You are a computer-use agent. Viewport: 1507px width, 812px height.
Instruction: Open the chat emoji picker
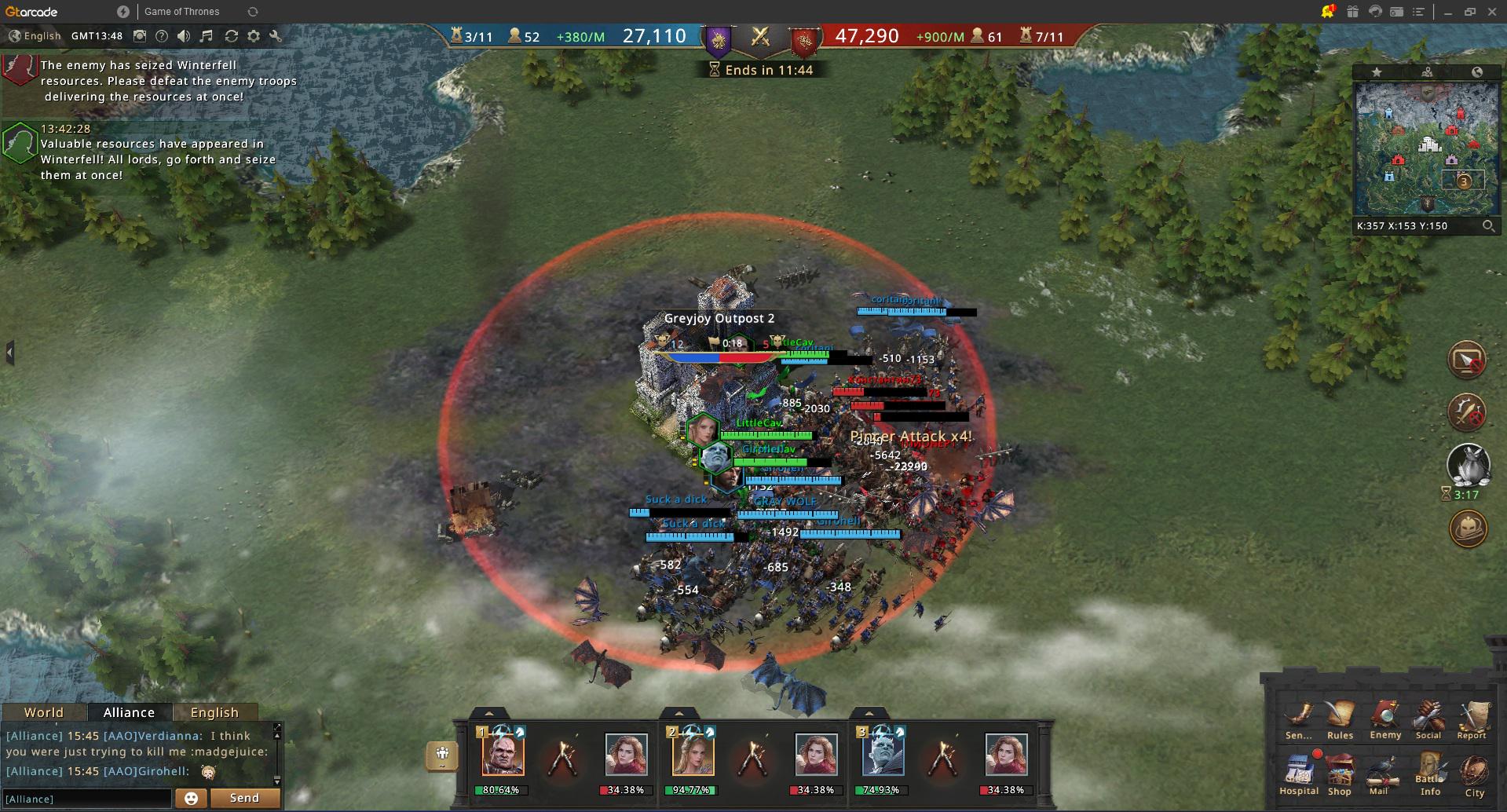point(190,799)
